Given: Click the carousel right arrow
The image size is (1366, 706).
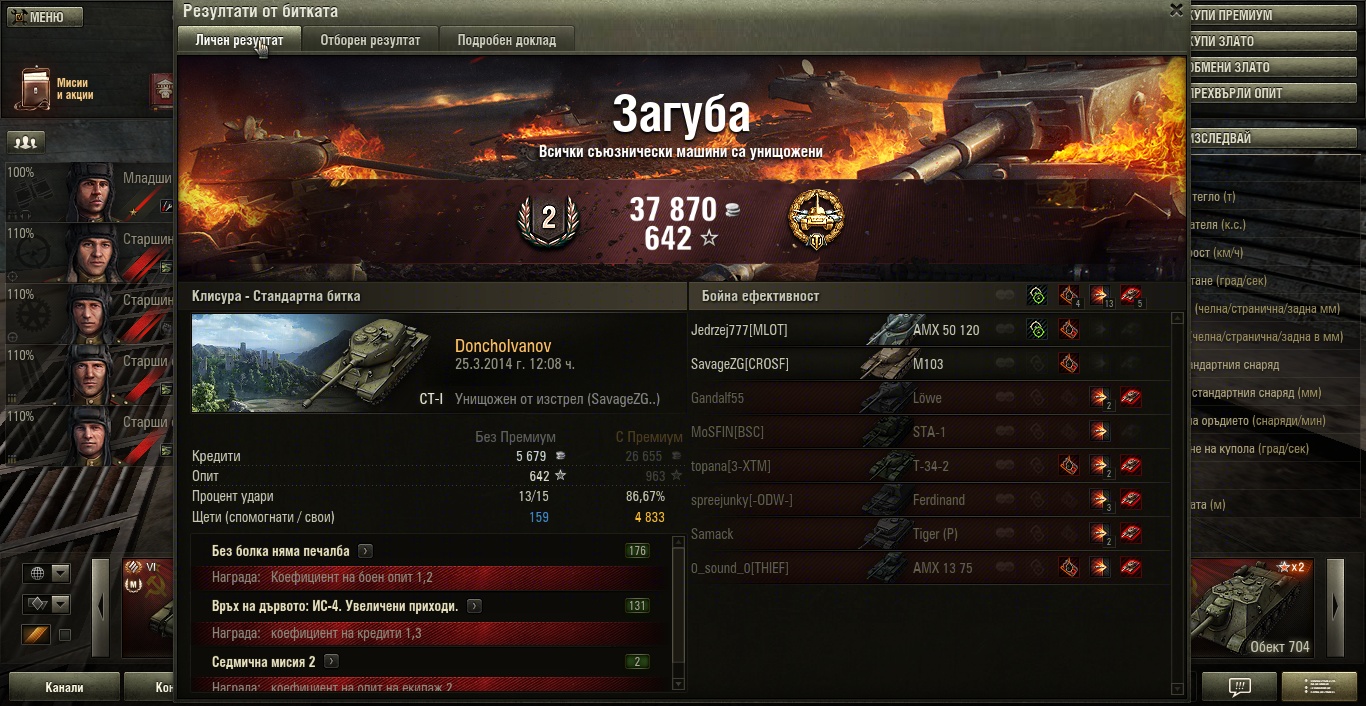Looking at the screenshot, I should [1335, 607].
